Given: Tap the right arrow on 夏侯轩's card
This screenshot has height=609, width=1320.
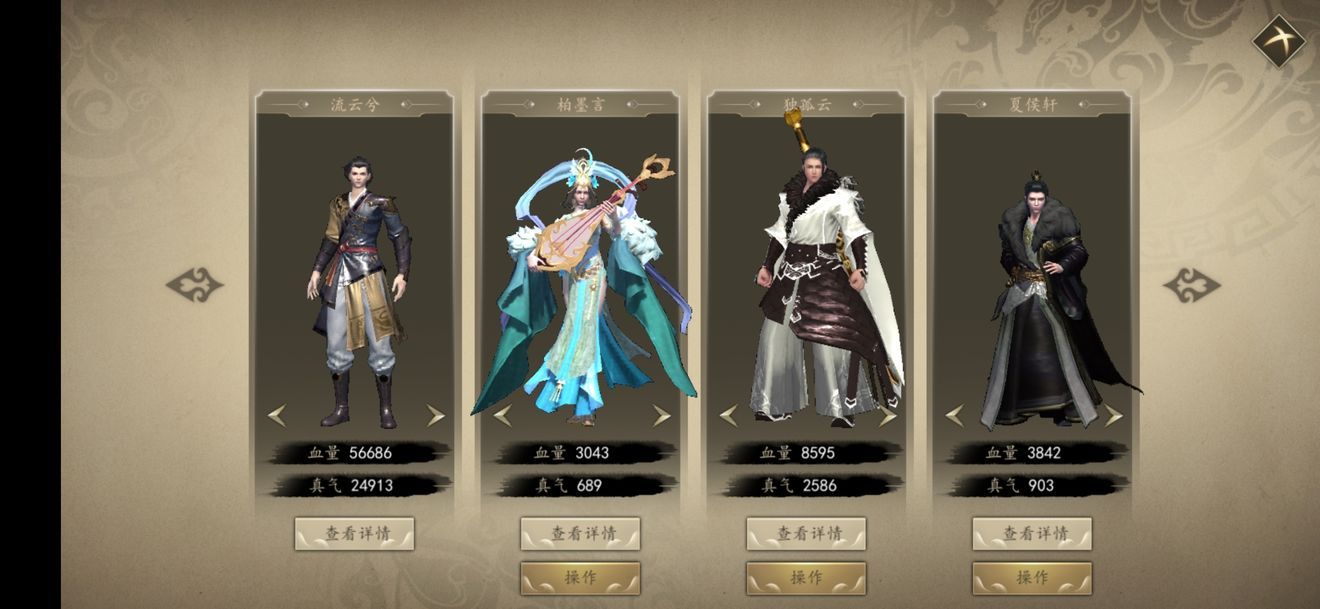Looking at the screenshot, I should (x=1113, y=415).
